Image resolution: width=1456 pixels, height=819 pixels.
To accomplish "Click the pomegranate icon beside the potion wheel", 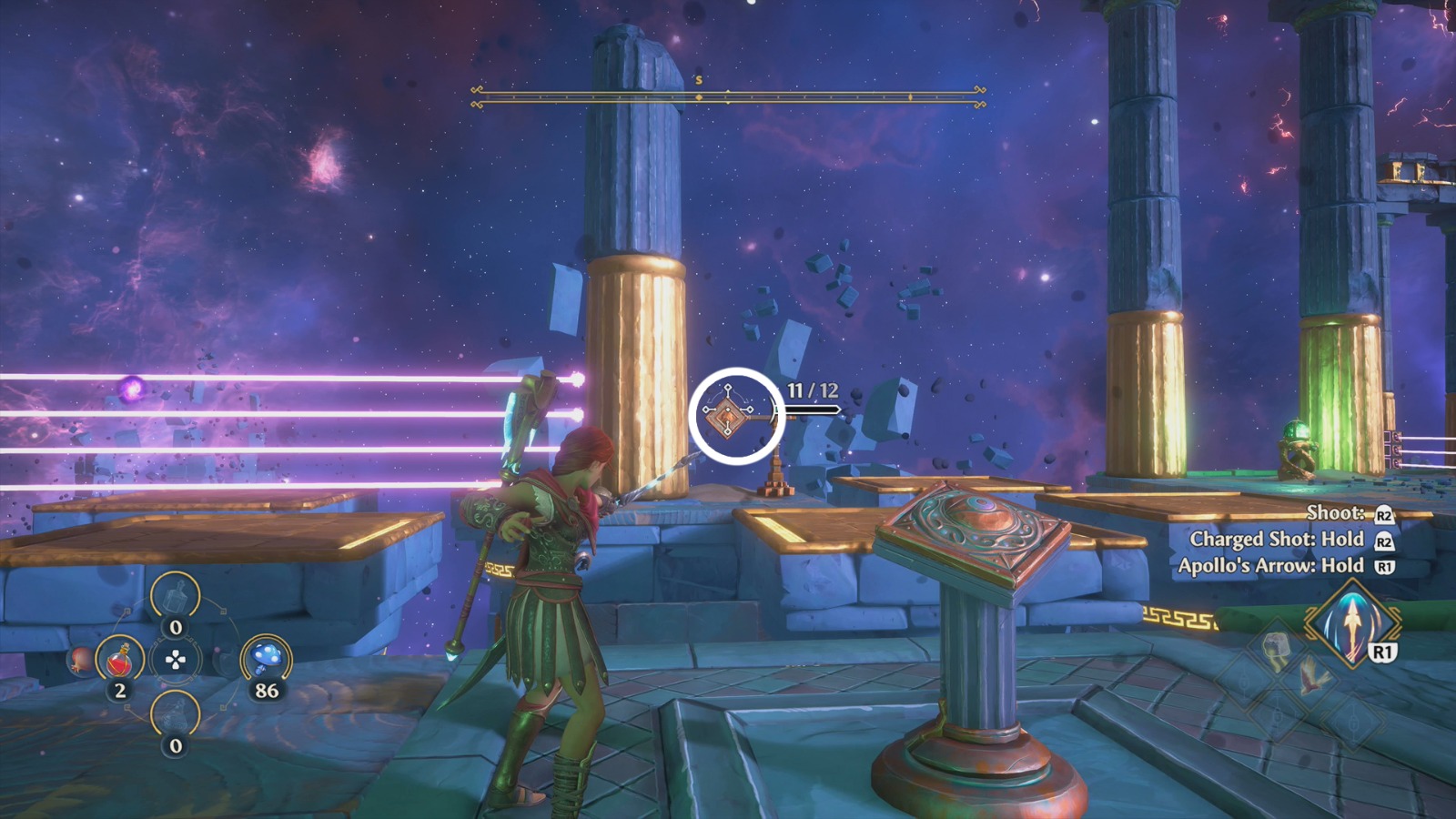I will pyautogui.click(x=79, y=661).
